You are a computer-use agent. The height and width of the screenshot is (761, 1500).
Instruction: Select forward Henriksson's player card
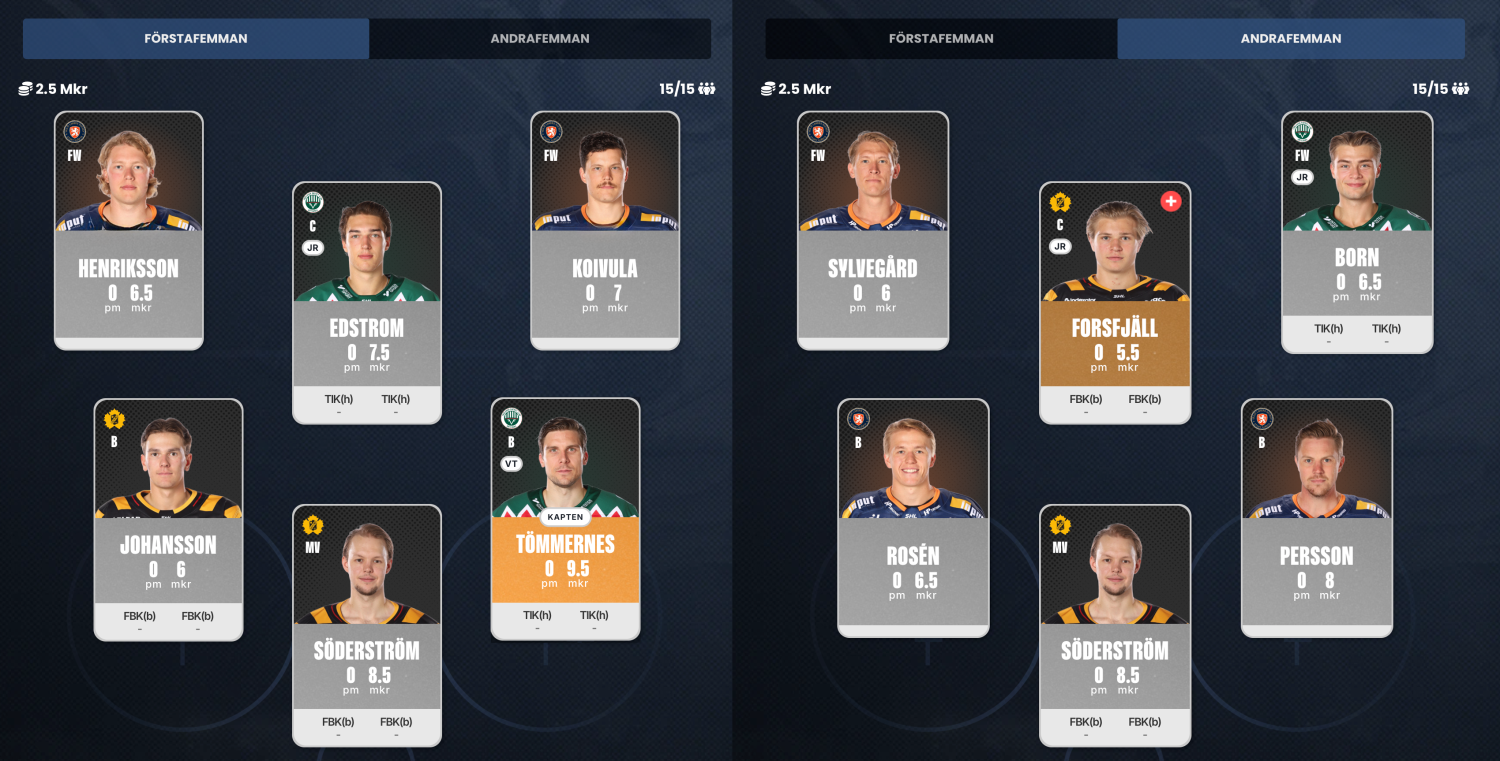pos(129,230)
